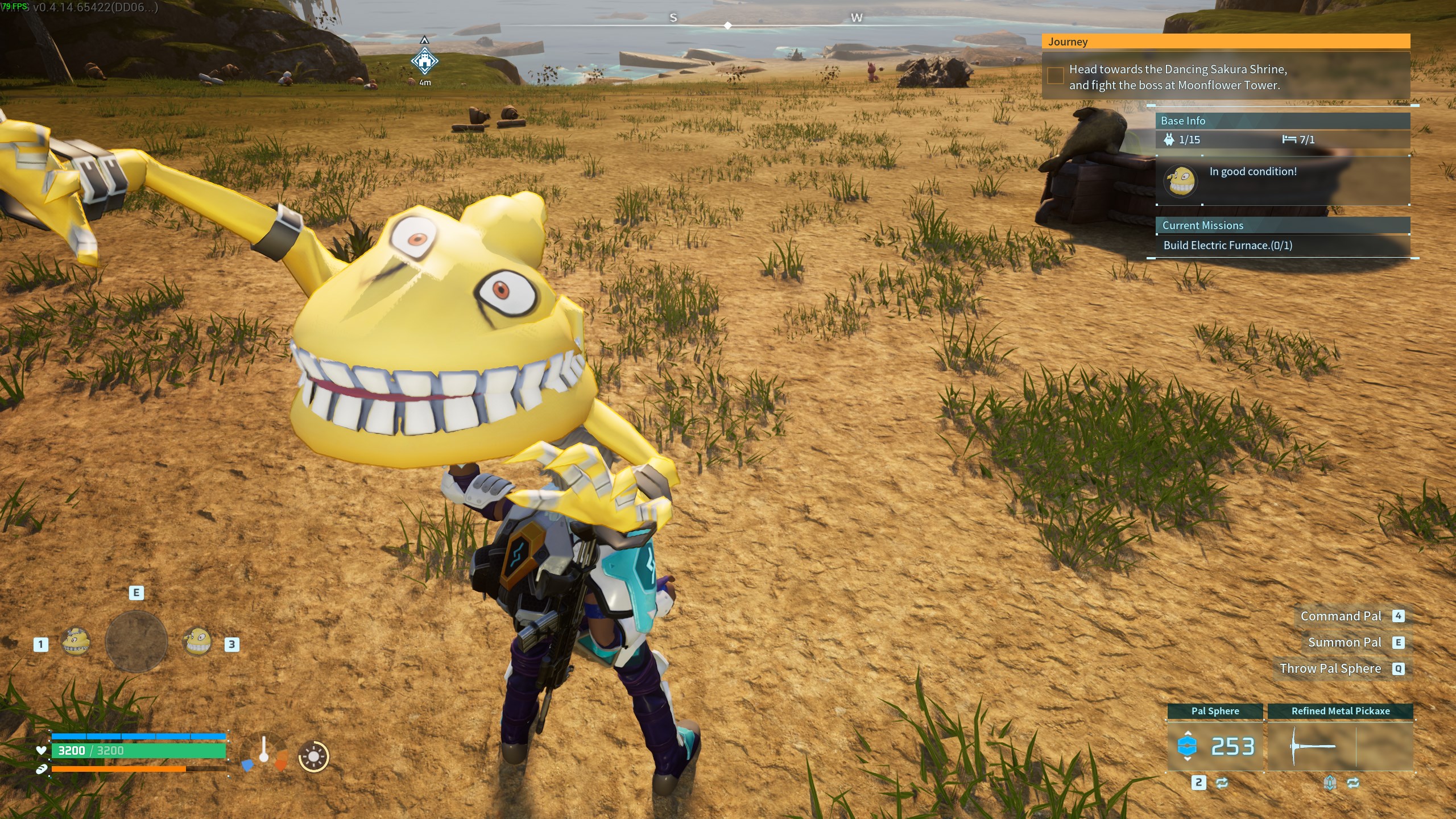Click the empty active pal circle
Viewport: 1456px width, 819px height.
[x=136, y=642]
